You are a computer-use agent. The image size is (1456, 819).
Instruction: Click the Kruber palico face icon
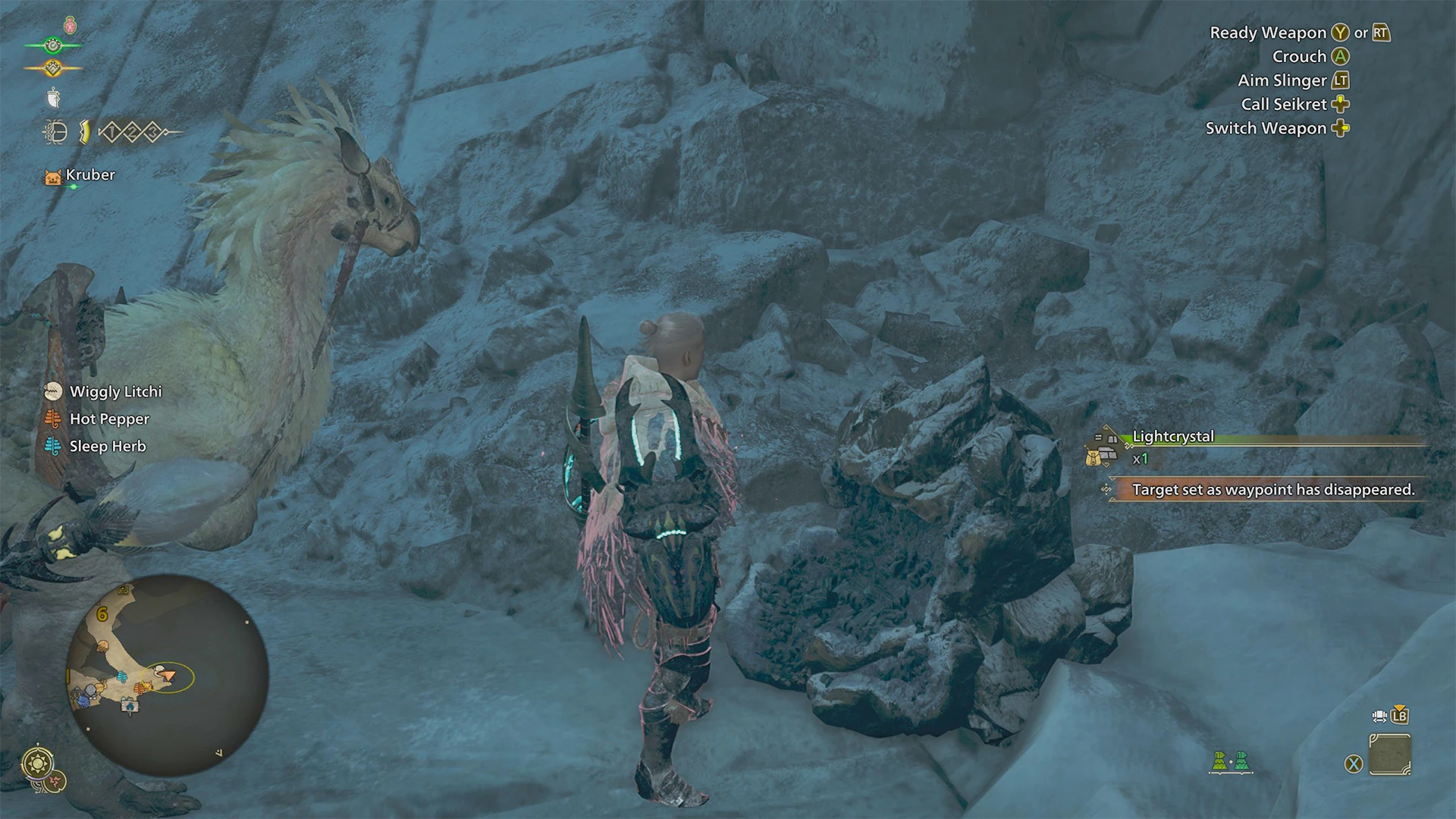pyautogui.click(x=52, y=175)
